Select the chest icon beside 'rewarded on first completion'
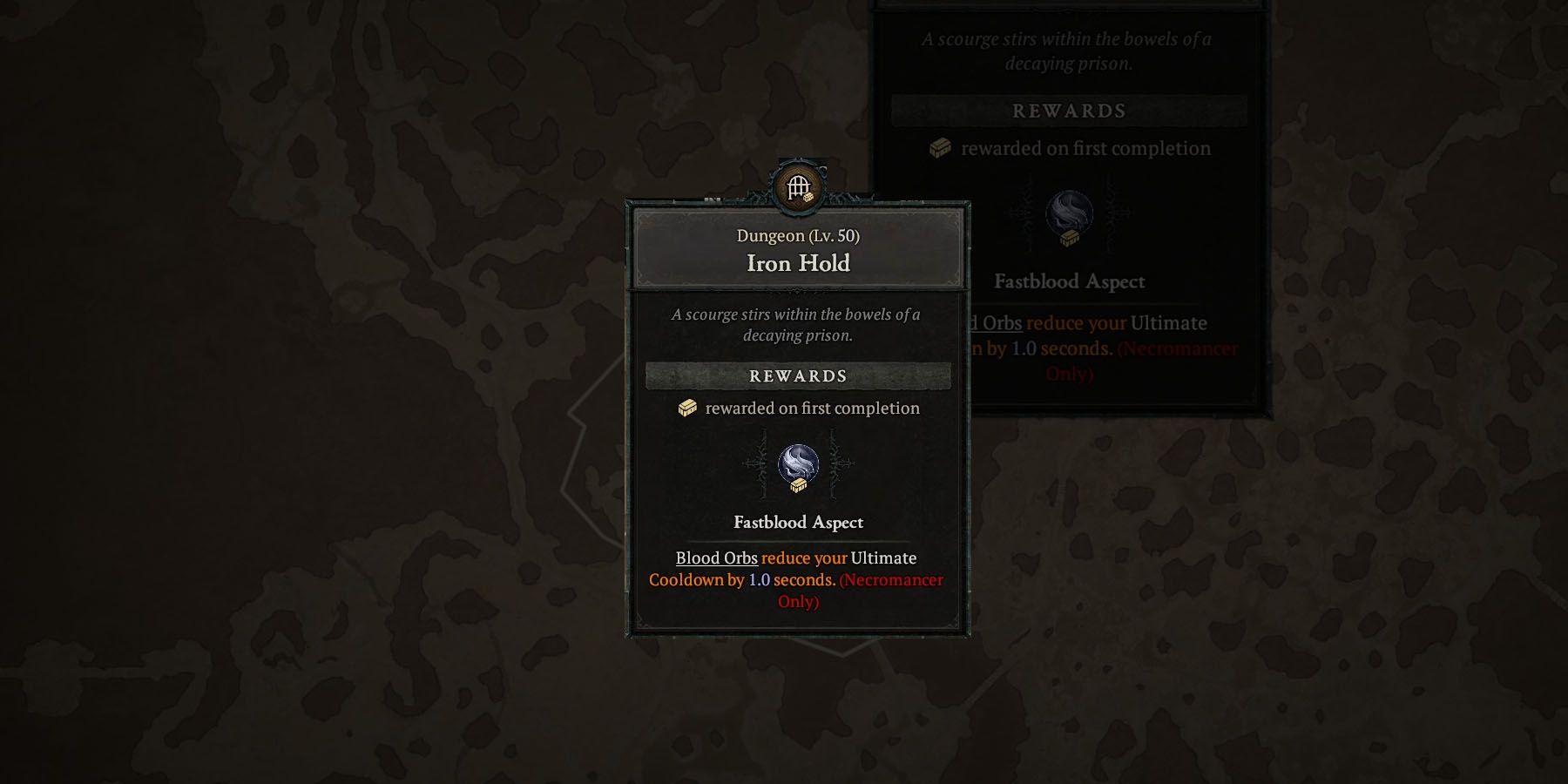 click(x=688, y=408)
